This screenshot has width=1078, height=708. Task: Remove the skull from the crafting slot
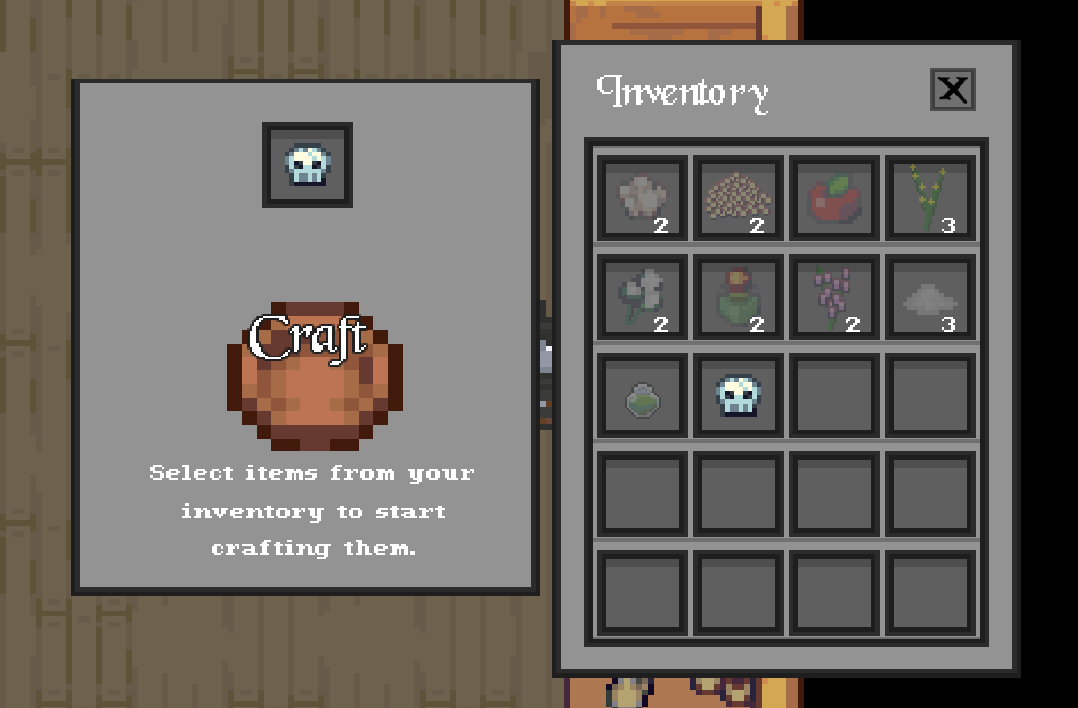tap(307, 165)
